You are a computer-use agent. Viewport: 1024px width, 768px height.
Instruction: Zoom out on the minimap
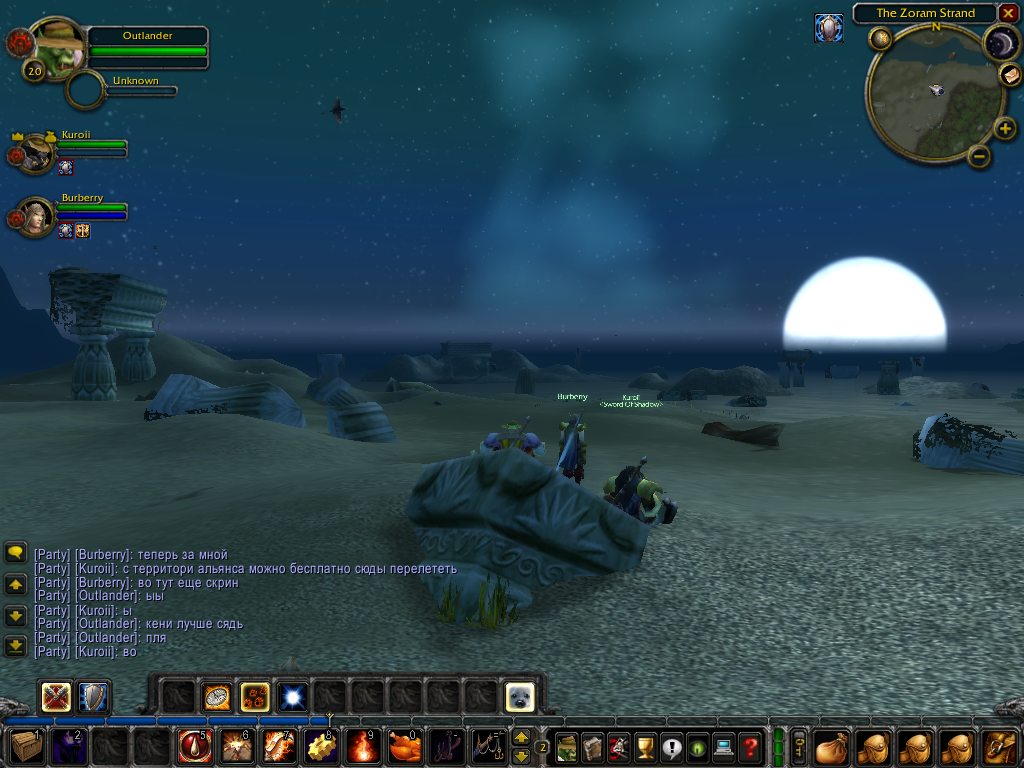tap(979, 156)
